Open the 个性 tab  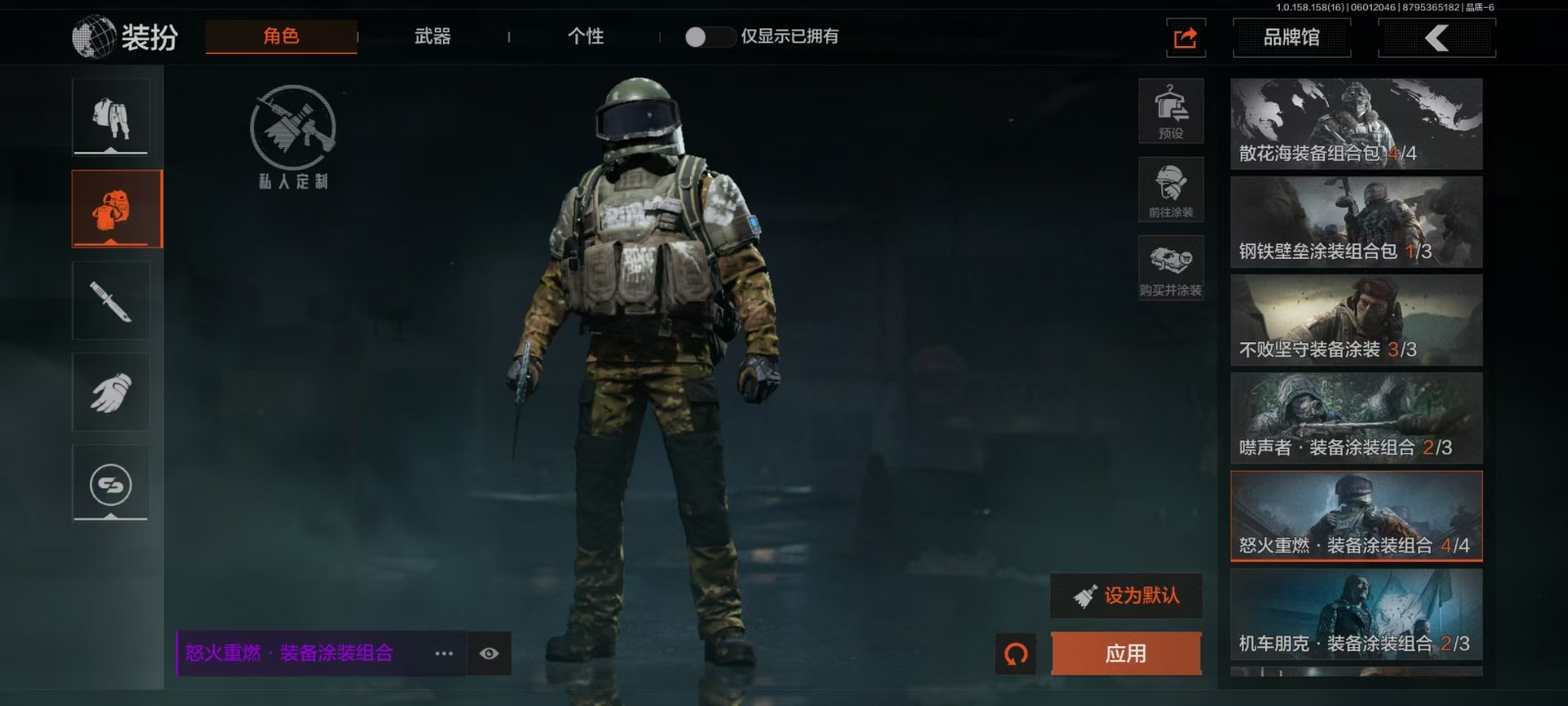585,36
